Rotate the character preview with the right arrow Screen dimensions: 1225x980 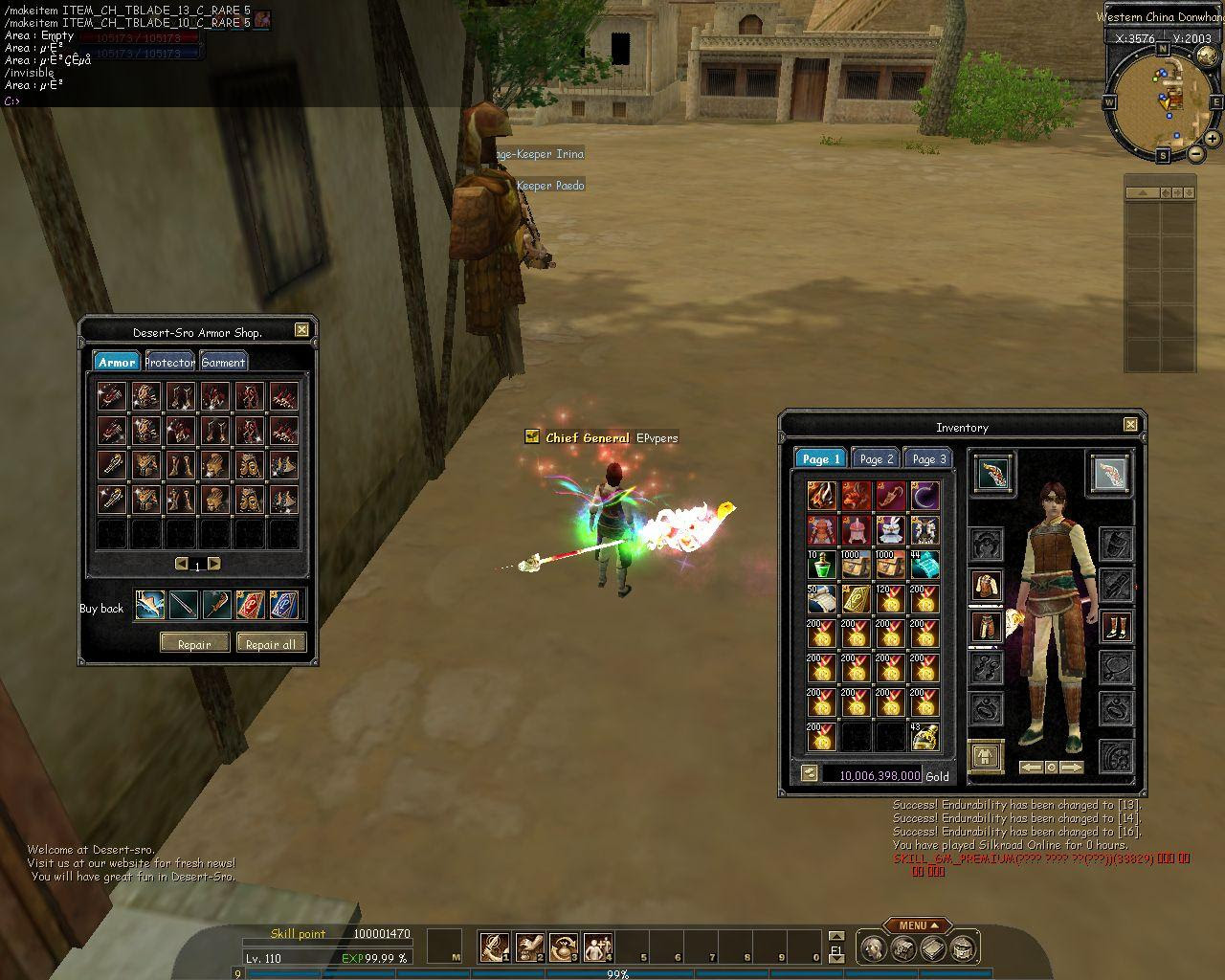1073,768
